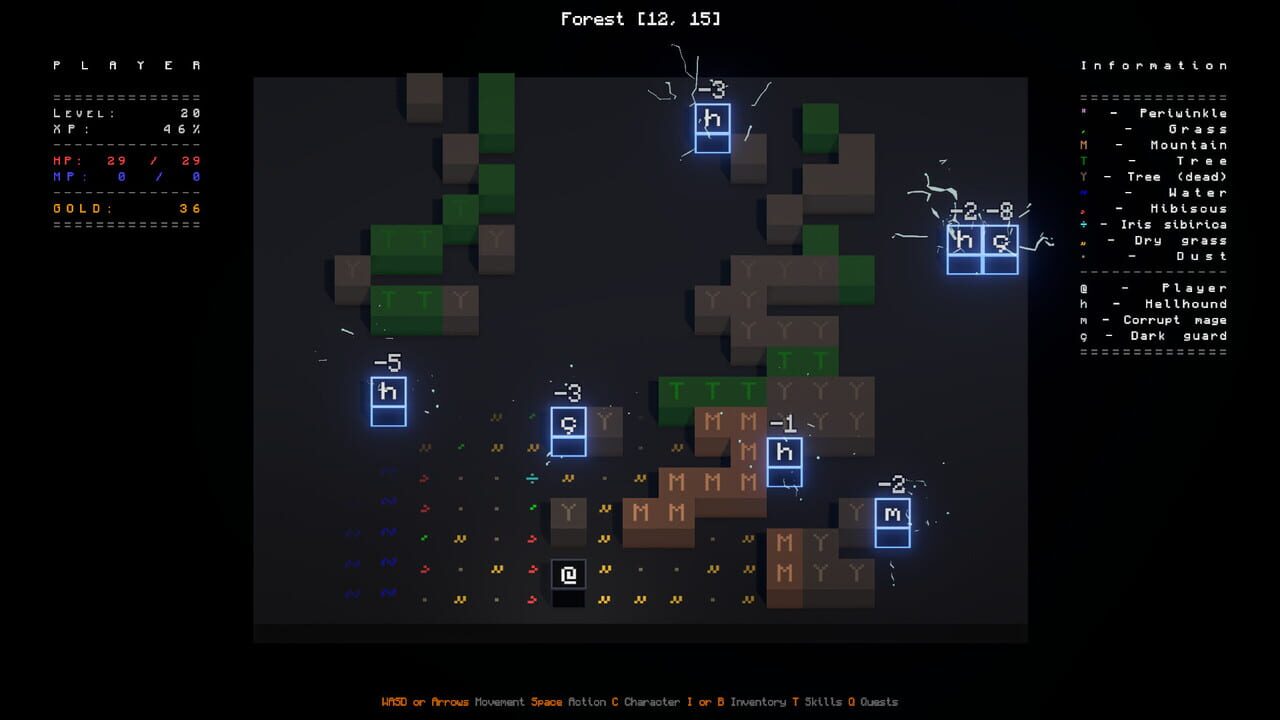Click the Mountain symbol in the Information legend
Screen dimensions: 1280x720
click(1157, 144)
